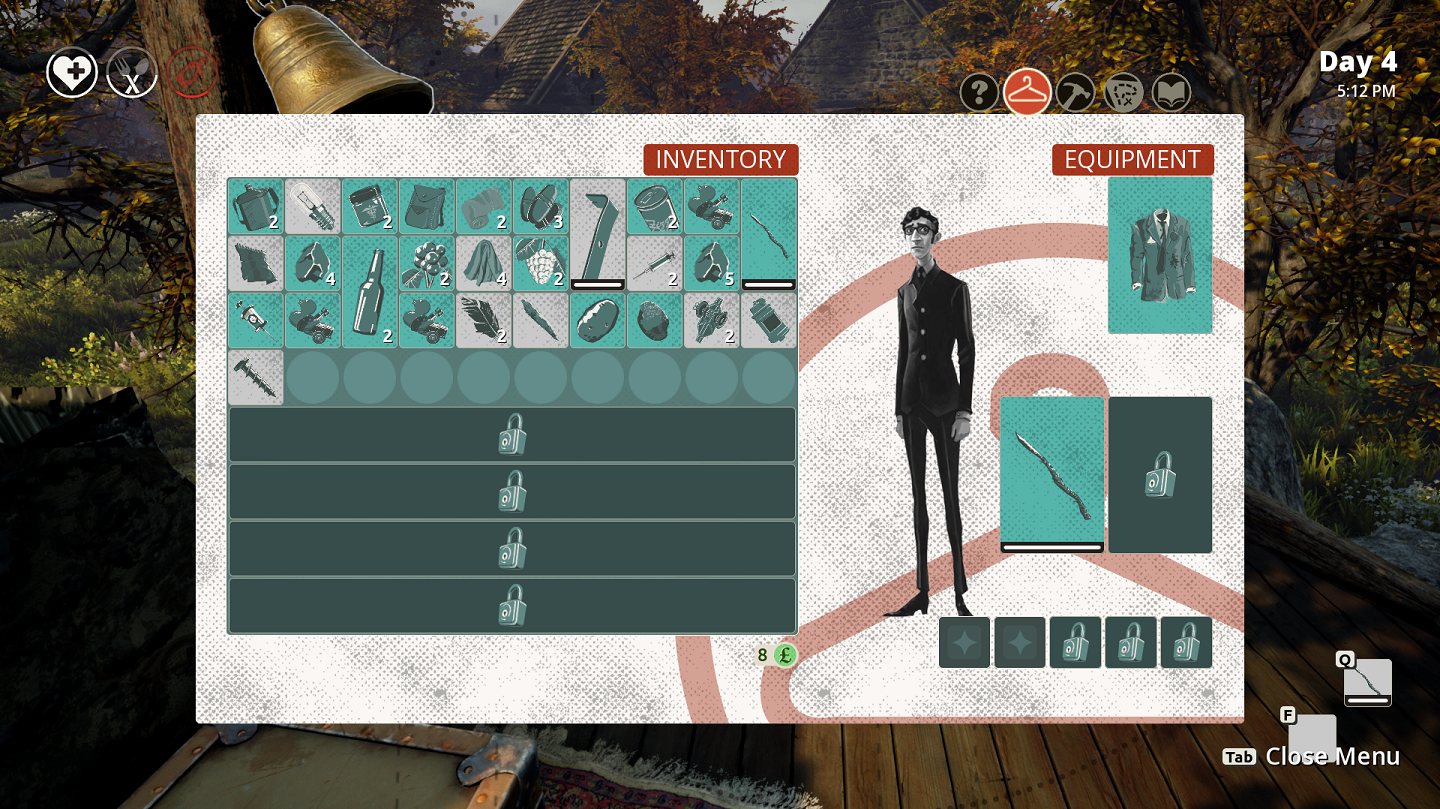Click the Close Menu label
Screen dimensions: 1440x809
[1334, 757]
